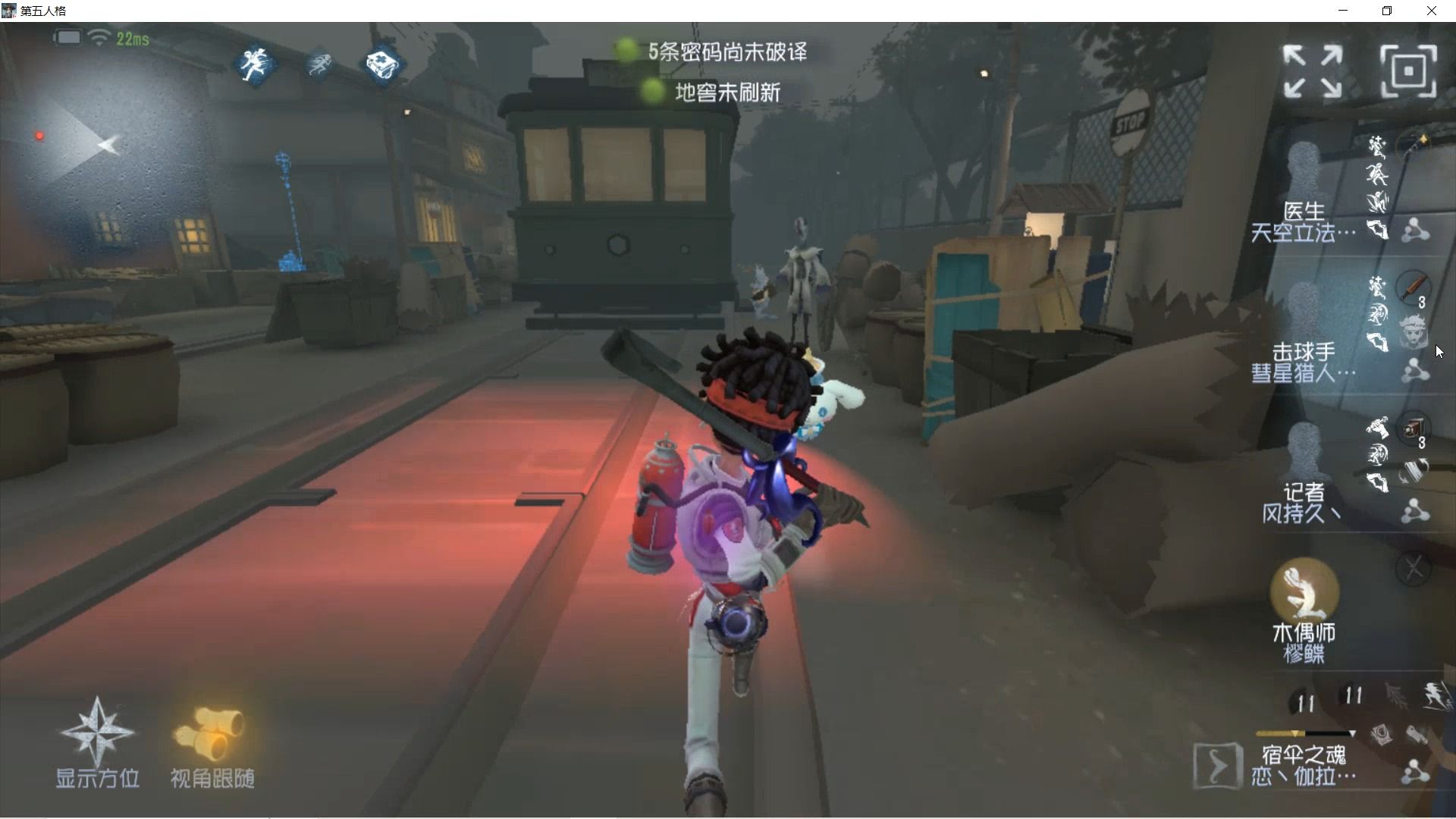The image size is (1456, 819).
Task: Click the 第五人格 title bar label
Action: coord(43,11)
